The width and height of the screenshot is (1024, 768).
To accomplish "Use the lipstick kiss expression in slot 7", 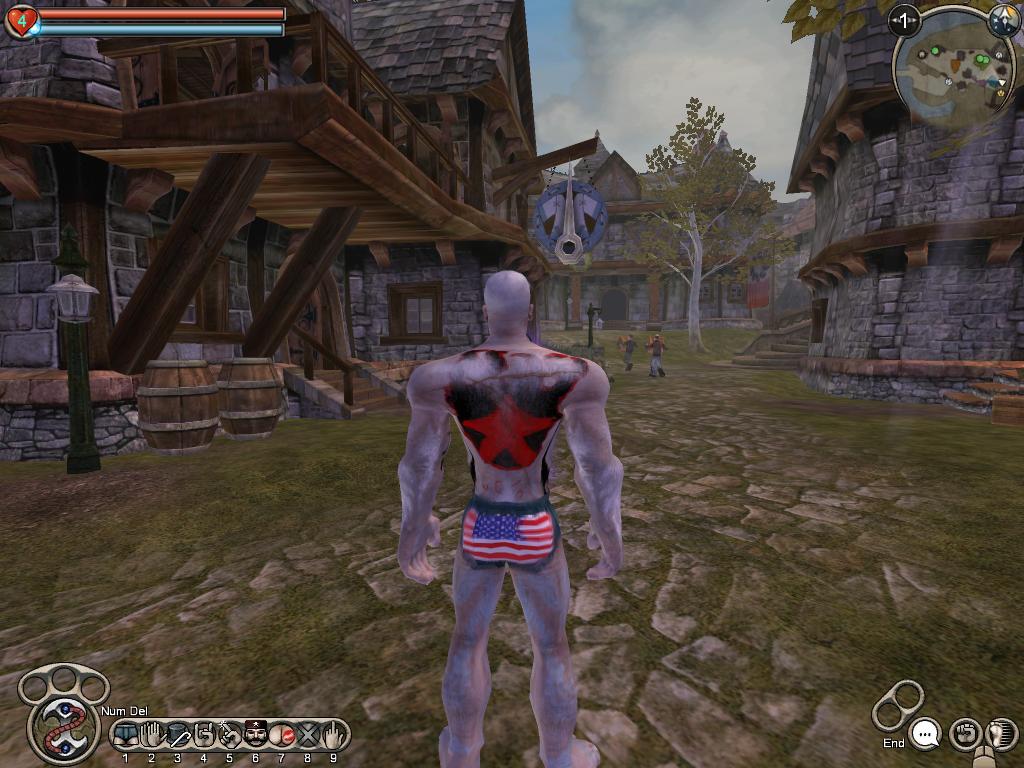I will [x=281, y=736].
